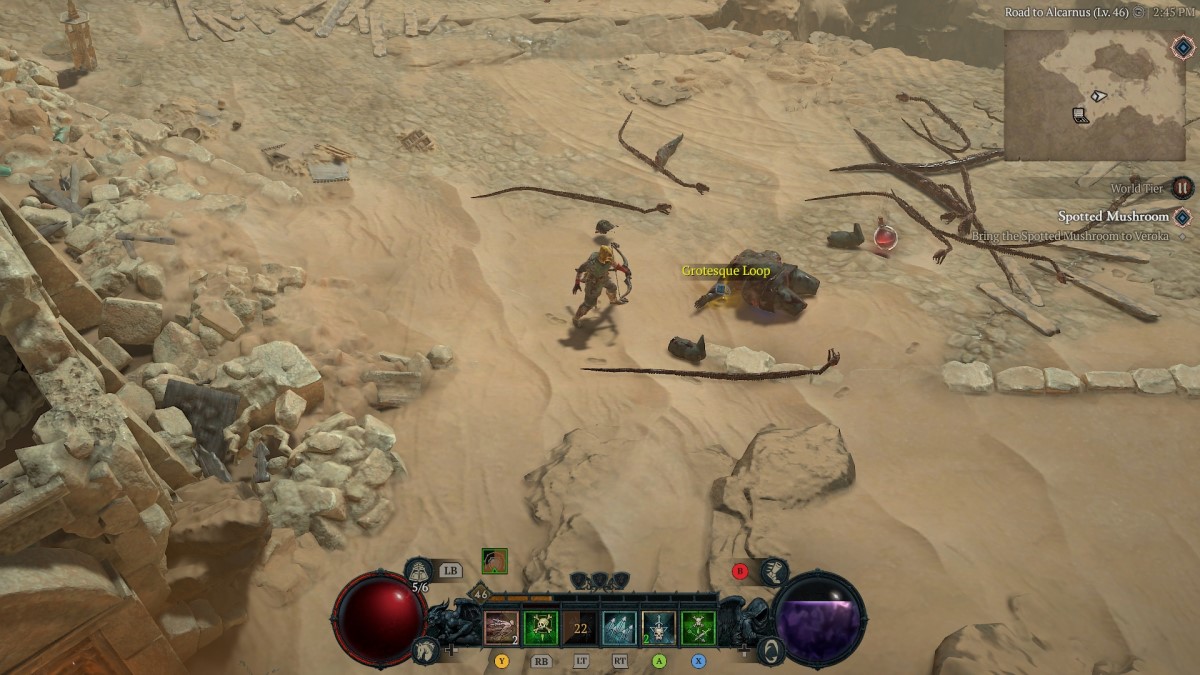Click the green-framed buff icon above the hotbar

tap(494, 561)
